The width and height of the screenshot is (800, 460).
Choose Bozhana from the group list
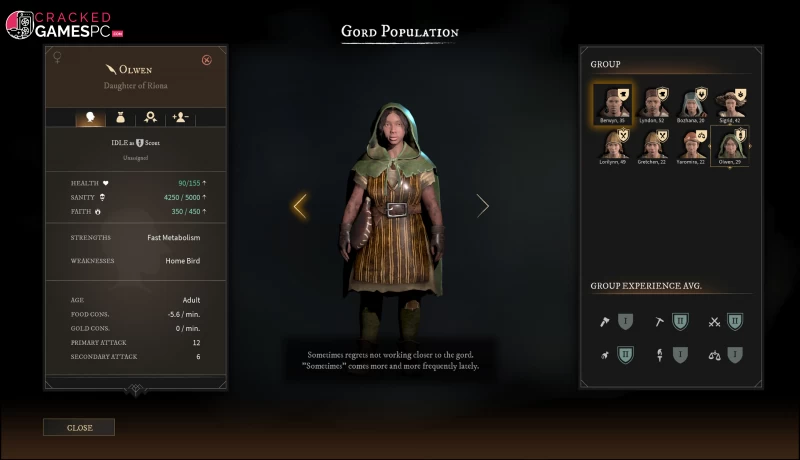tap(692, 102)
